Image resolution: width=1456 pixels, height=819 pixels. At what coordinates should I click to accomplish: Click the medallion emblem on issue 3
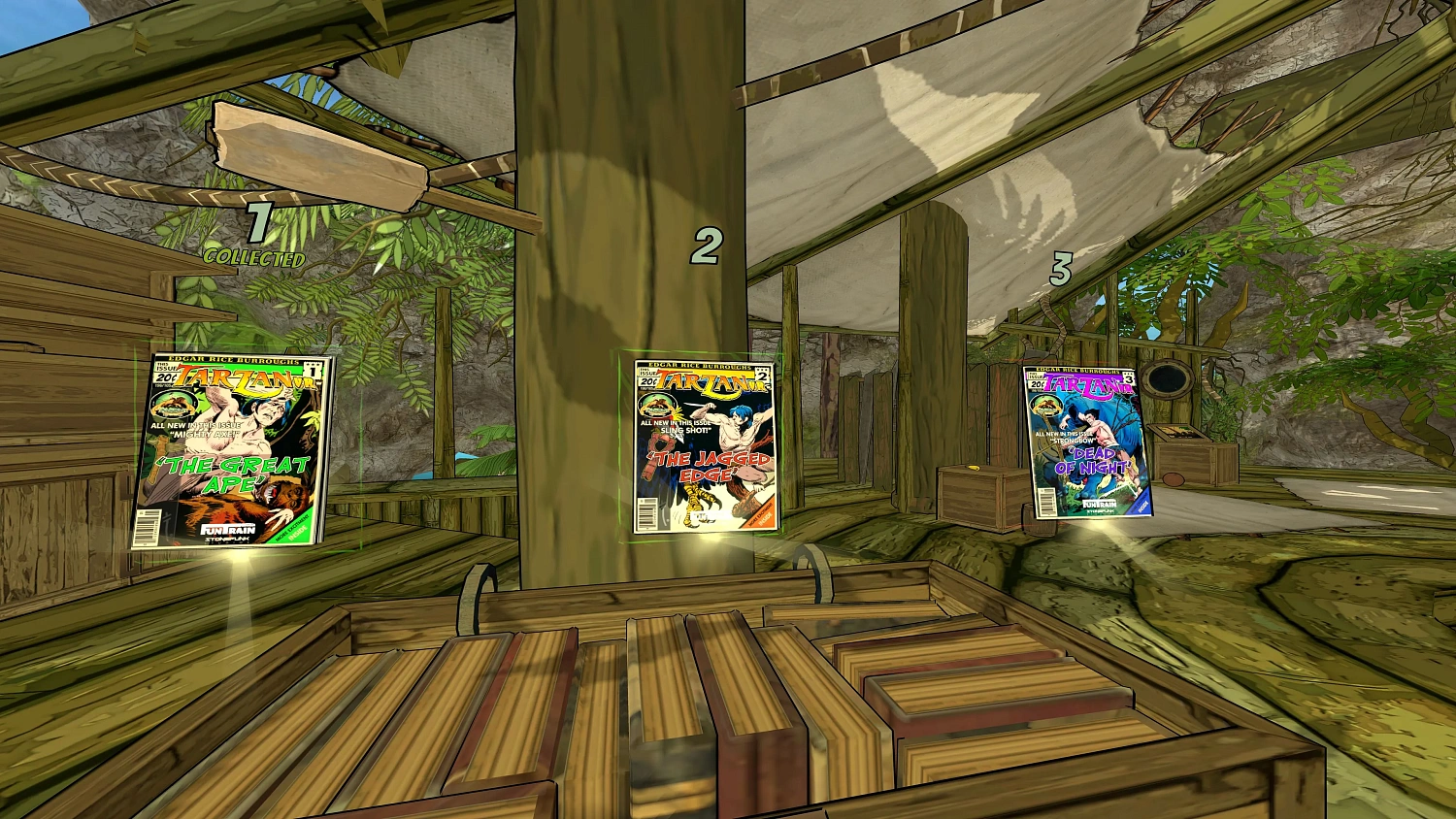point(1046,405)
